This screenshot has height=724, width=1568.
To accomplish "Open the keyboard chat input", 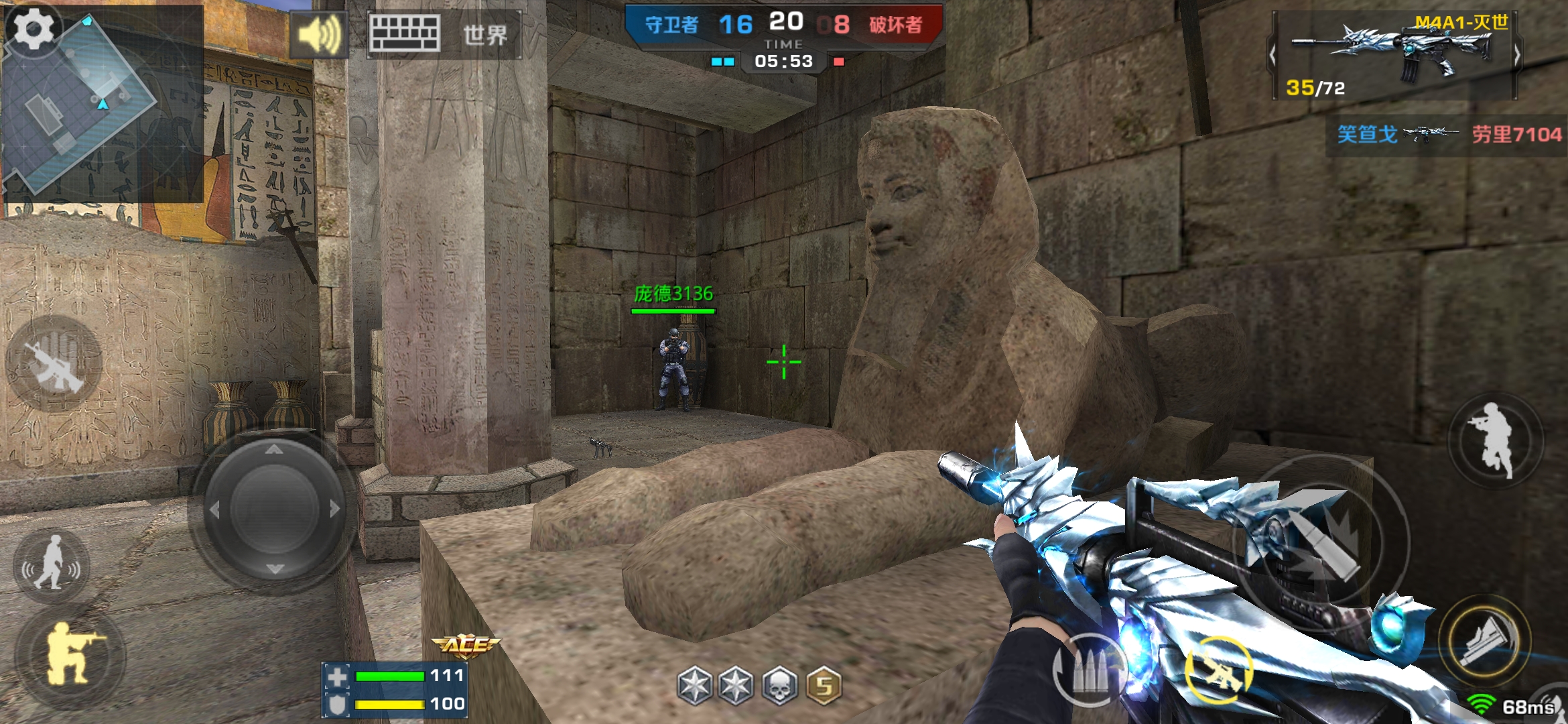I will pos(405,34).
